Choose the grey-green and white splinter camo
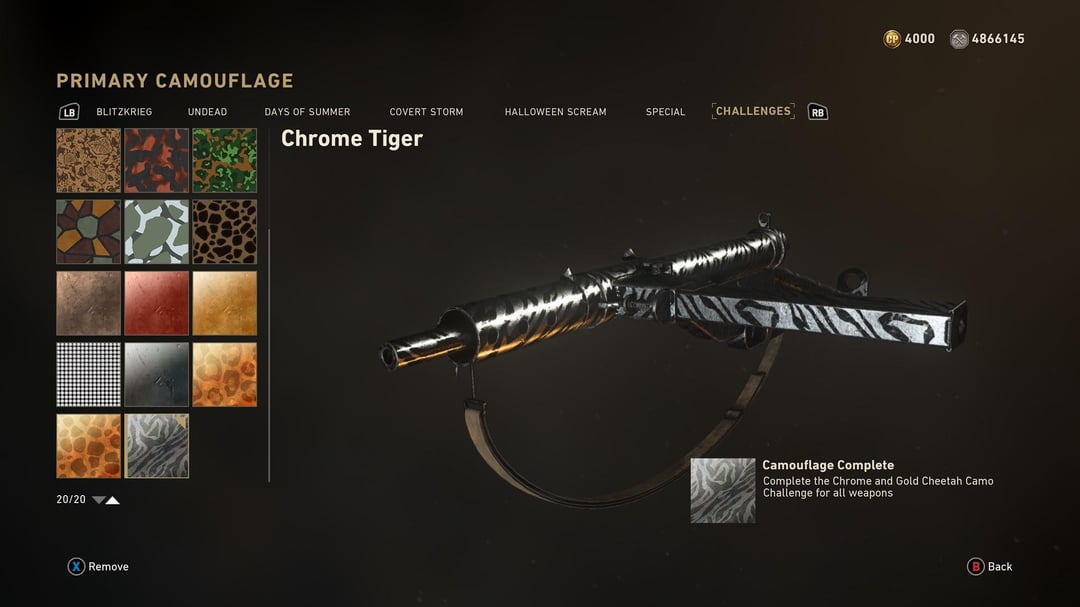Image resolution: width=1080 pixels, height=607 pixels. tap(156, 231)
